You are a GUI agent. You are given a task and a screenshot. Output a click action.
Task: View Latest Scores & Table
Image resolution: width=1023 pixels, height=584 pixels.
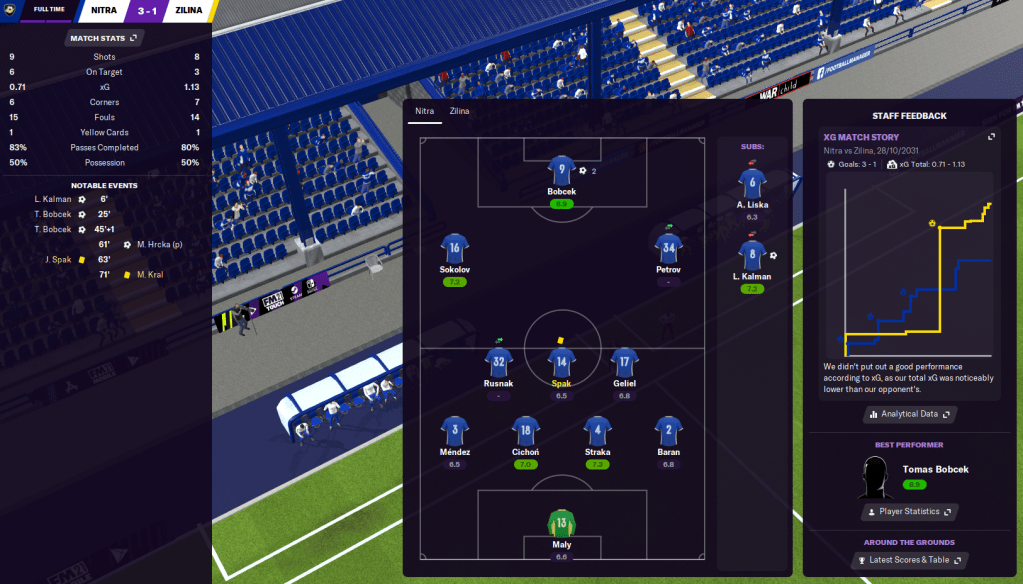[909, 560]
